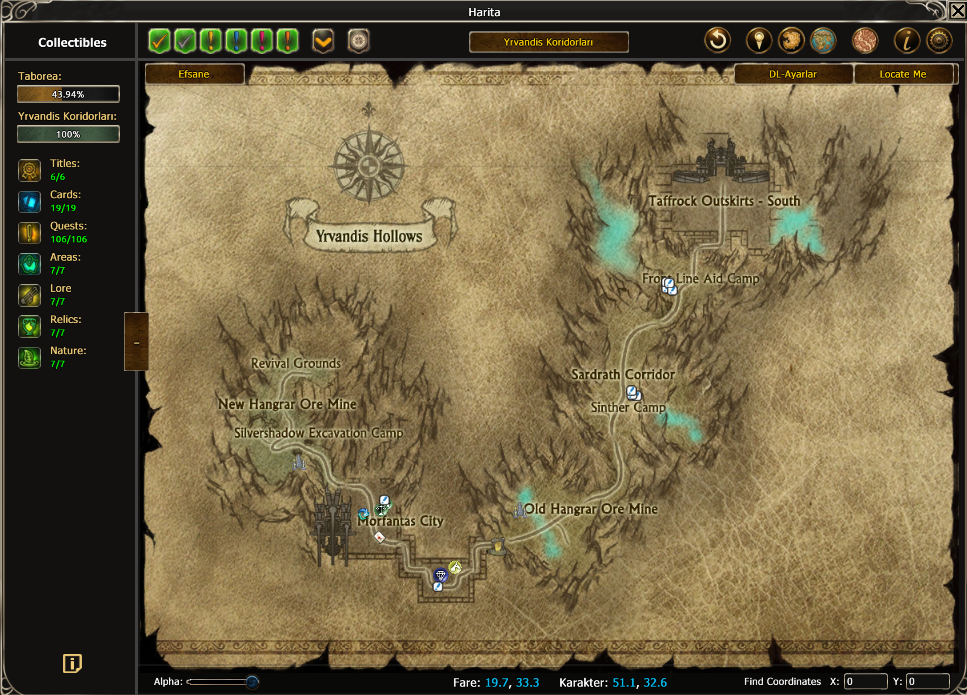Select the Titles collectible category
This screenshot has height=695, width=967.
(x=30, y=170)
